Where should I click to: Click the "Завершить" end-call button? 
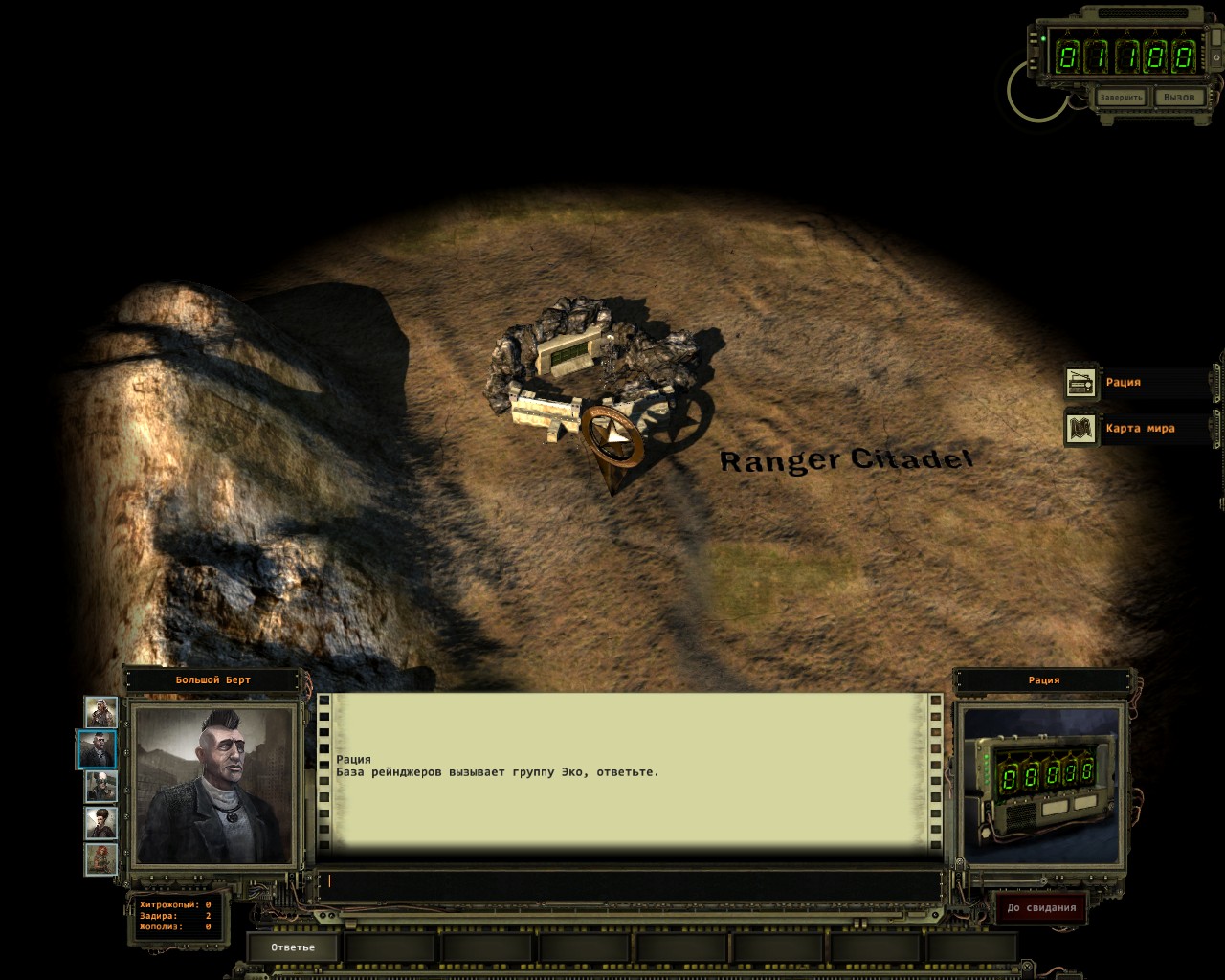[1121, 98]
